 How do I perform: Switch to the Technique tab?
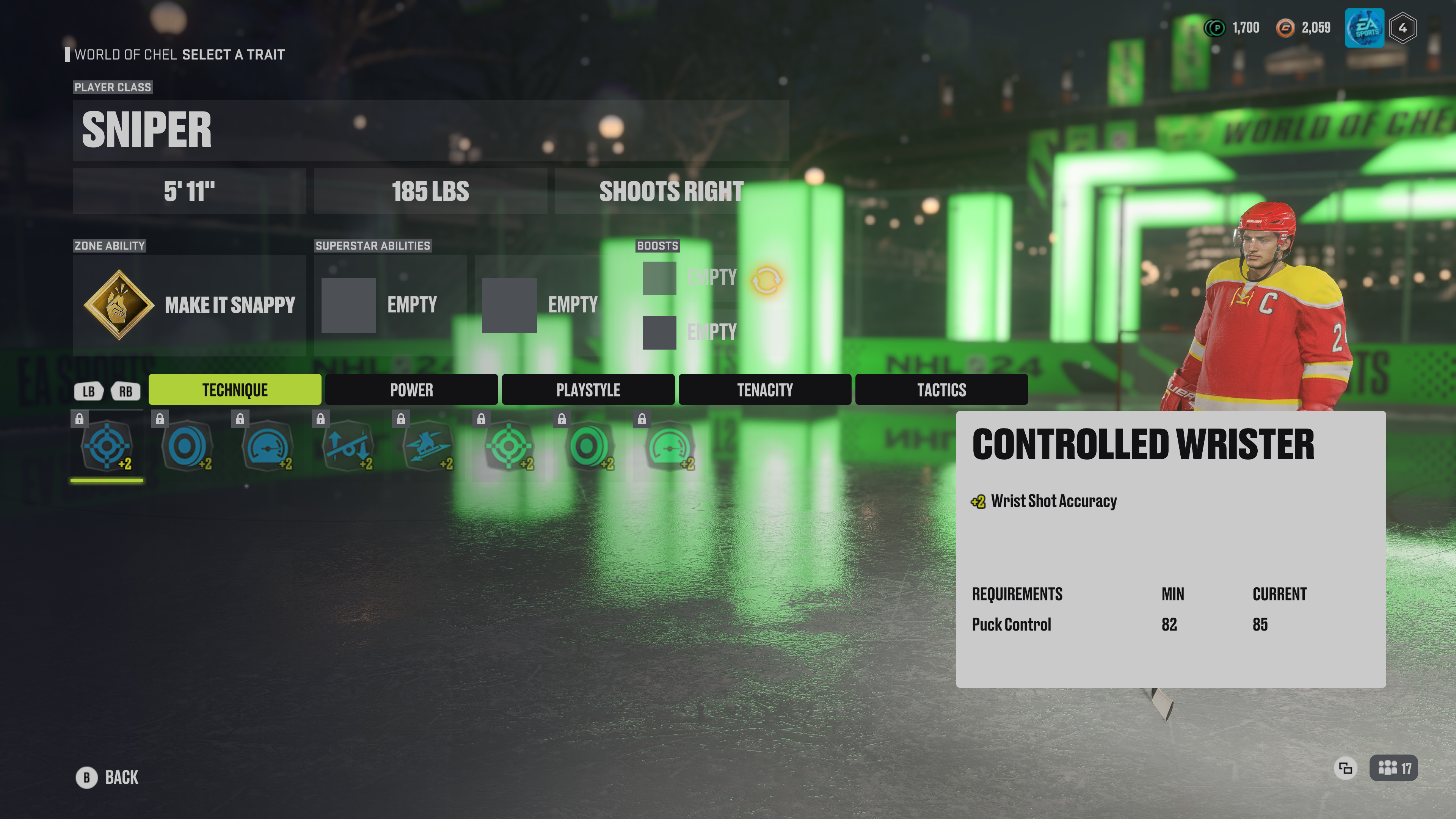(x=235, y=389)
